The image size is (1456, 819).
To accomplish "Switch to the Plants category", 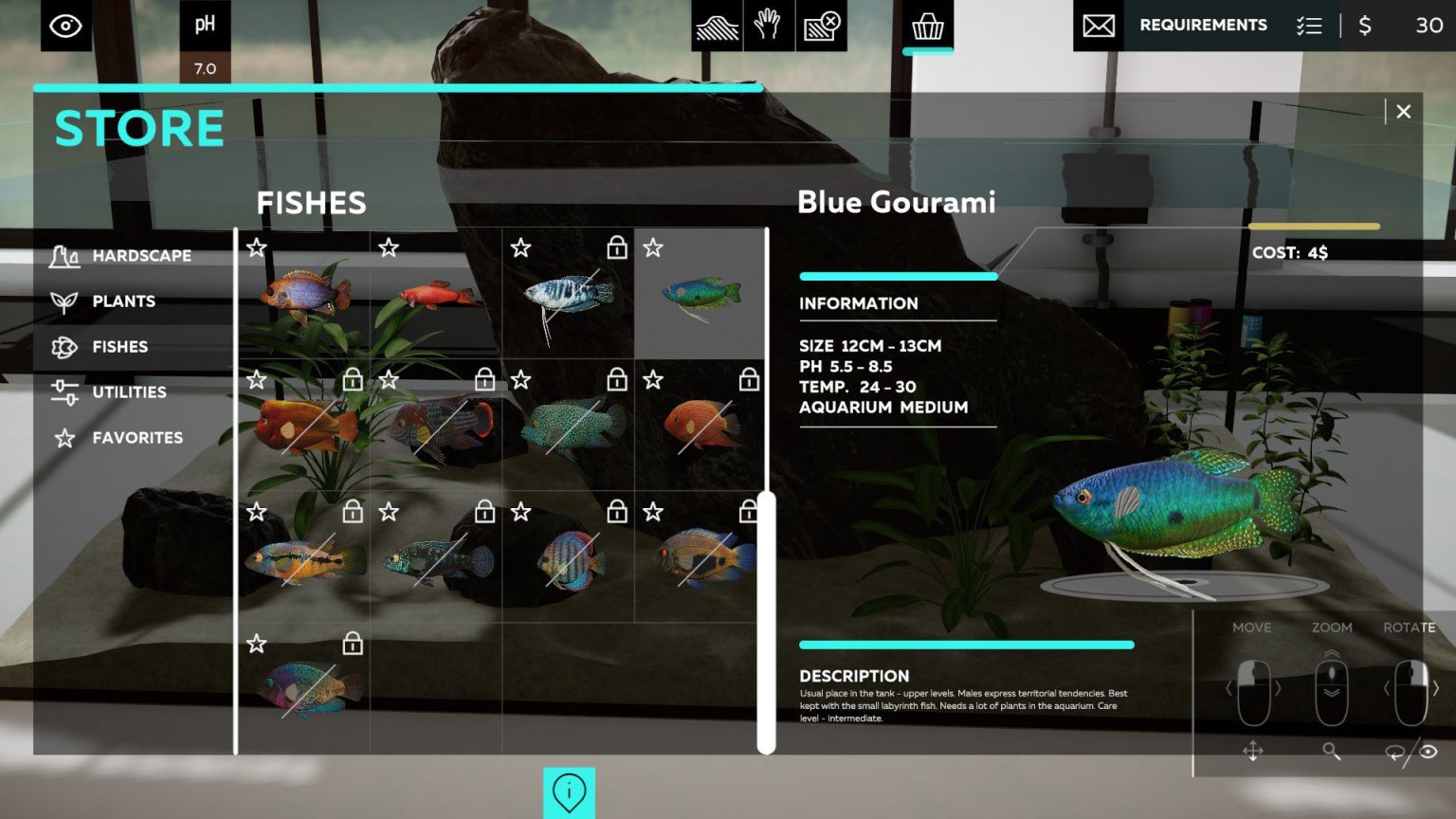I will click(x=123, y=300).
